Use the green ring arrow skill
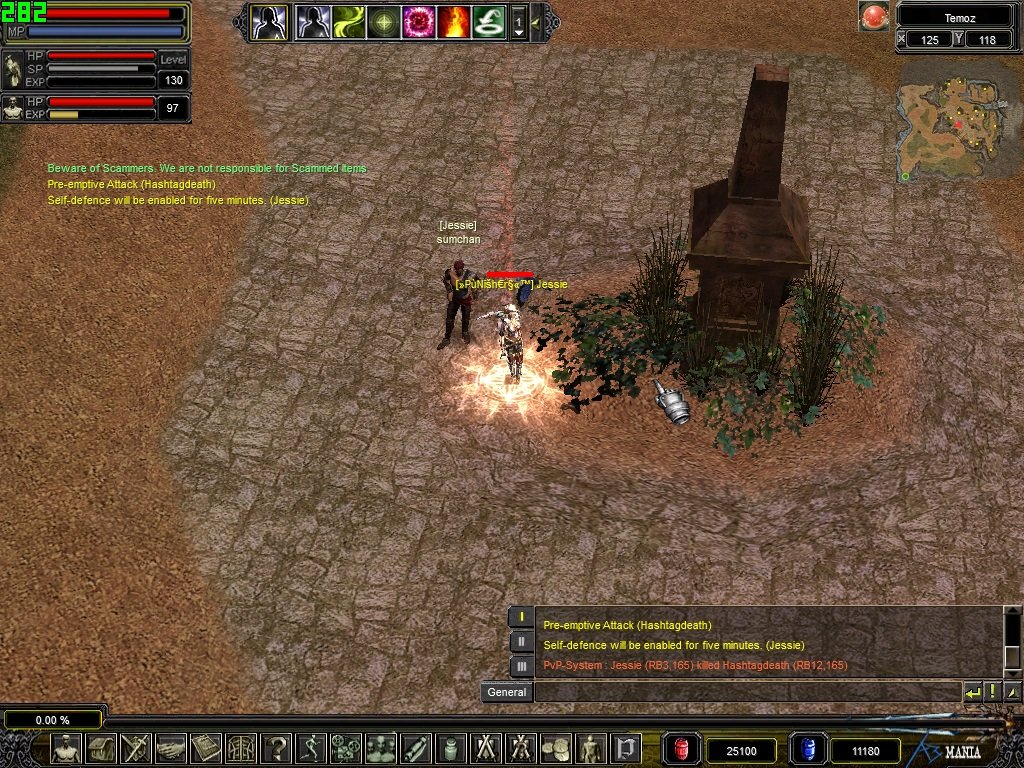Viewport: 1024px width, 768px height. click(488, 21)
